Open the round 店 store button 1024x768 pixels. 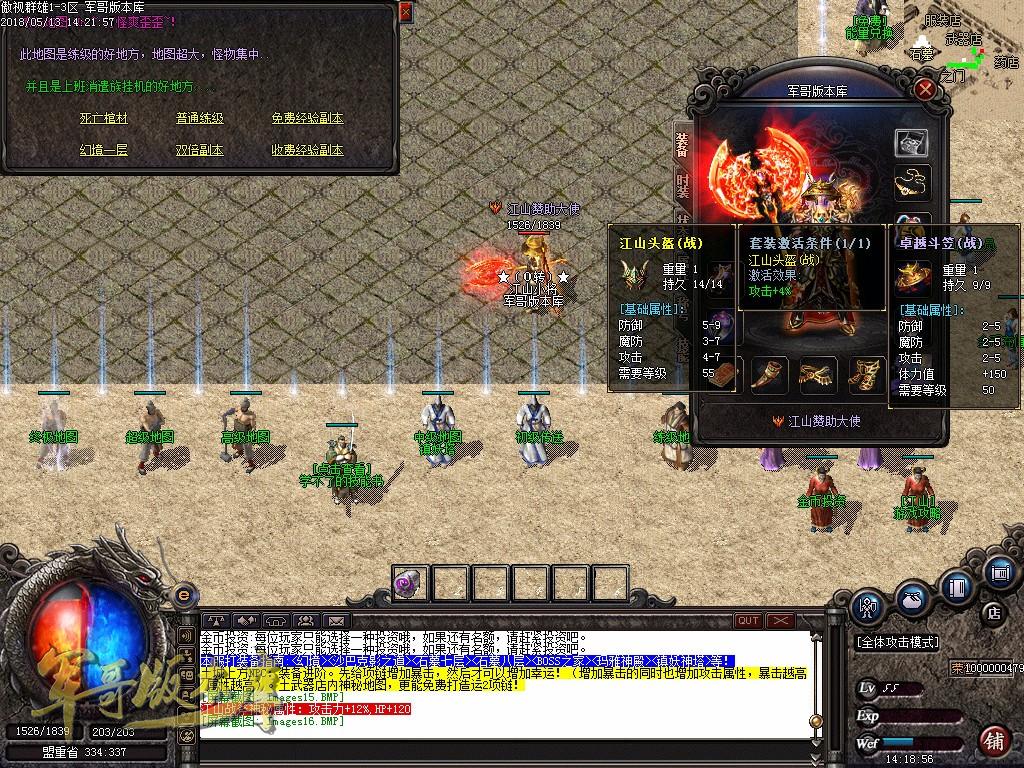(x=993, y=612)
